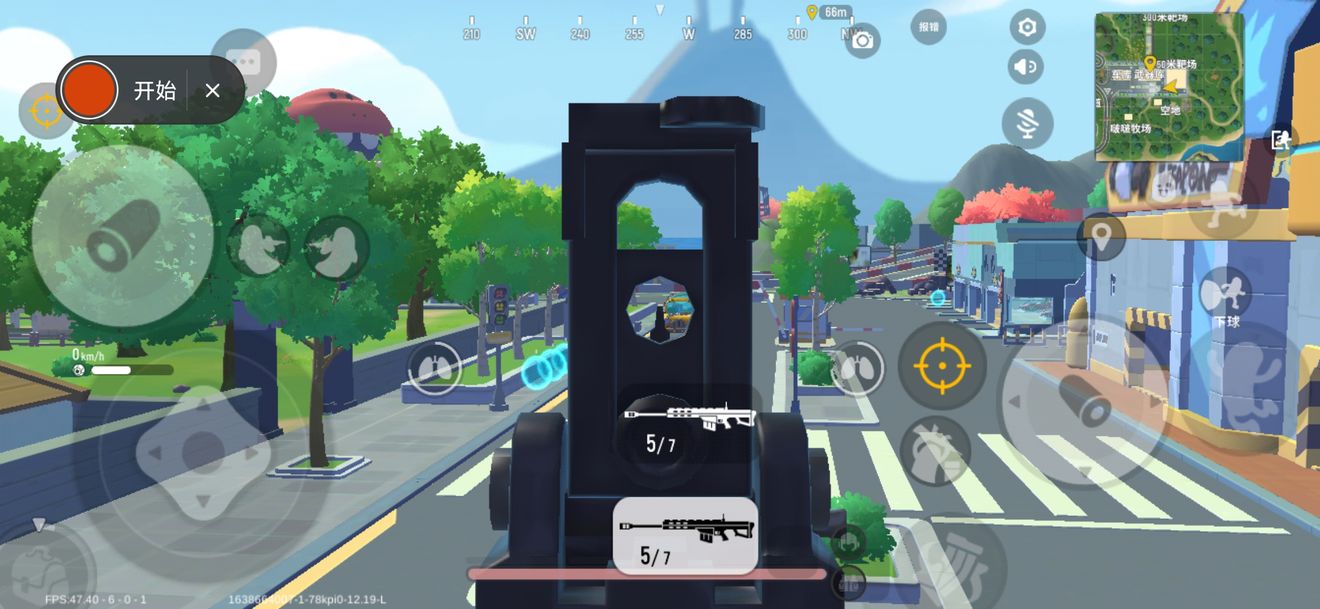This screenshot has height=609, width=1320.
Task: Open the chat bubble button
Action: 243,61
